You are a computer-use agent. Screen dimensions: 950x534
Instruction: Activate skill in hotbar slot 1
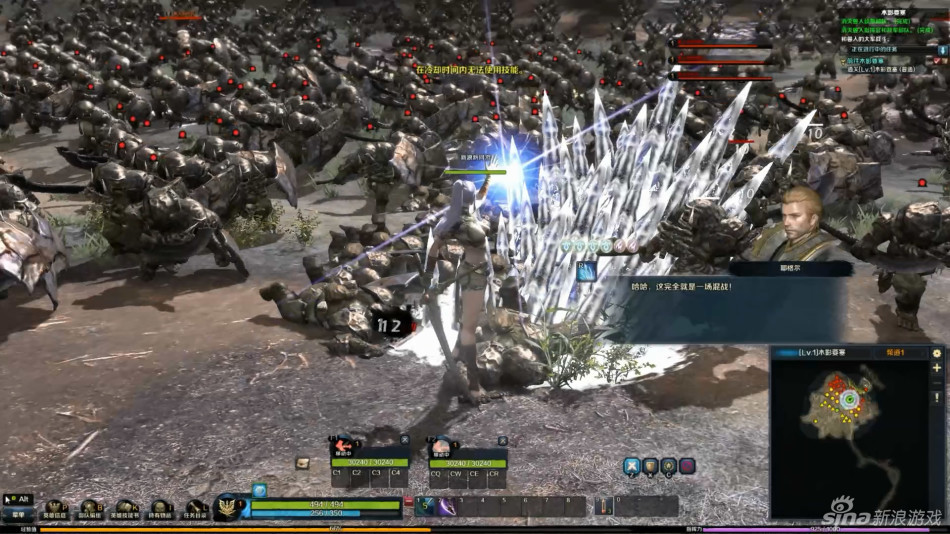click(426, 506)
